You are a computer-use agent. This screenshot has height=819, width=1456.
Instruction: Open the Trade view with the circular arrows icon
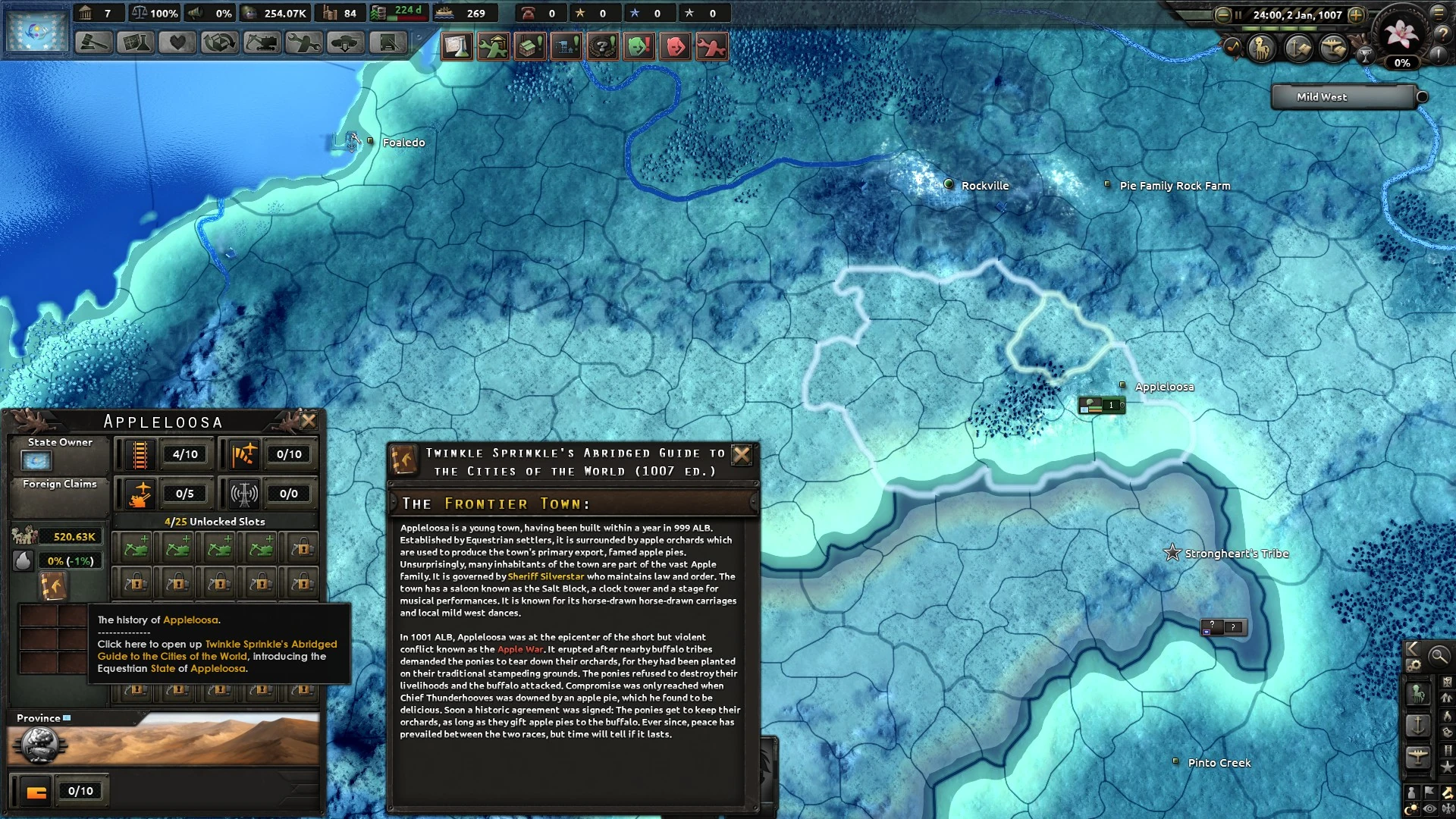218,43
